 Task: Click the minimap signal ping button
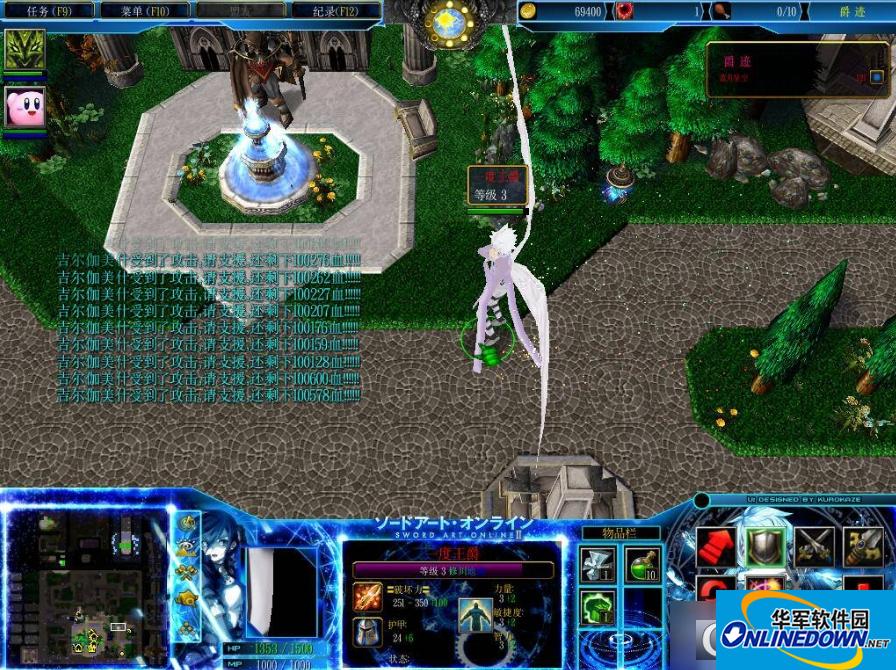click(186, 522)
